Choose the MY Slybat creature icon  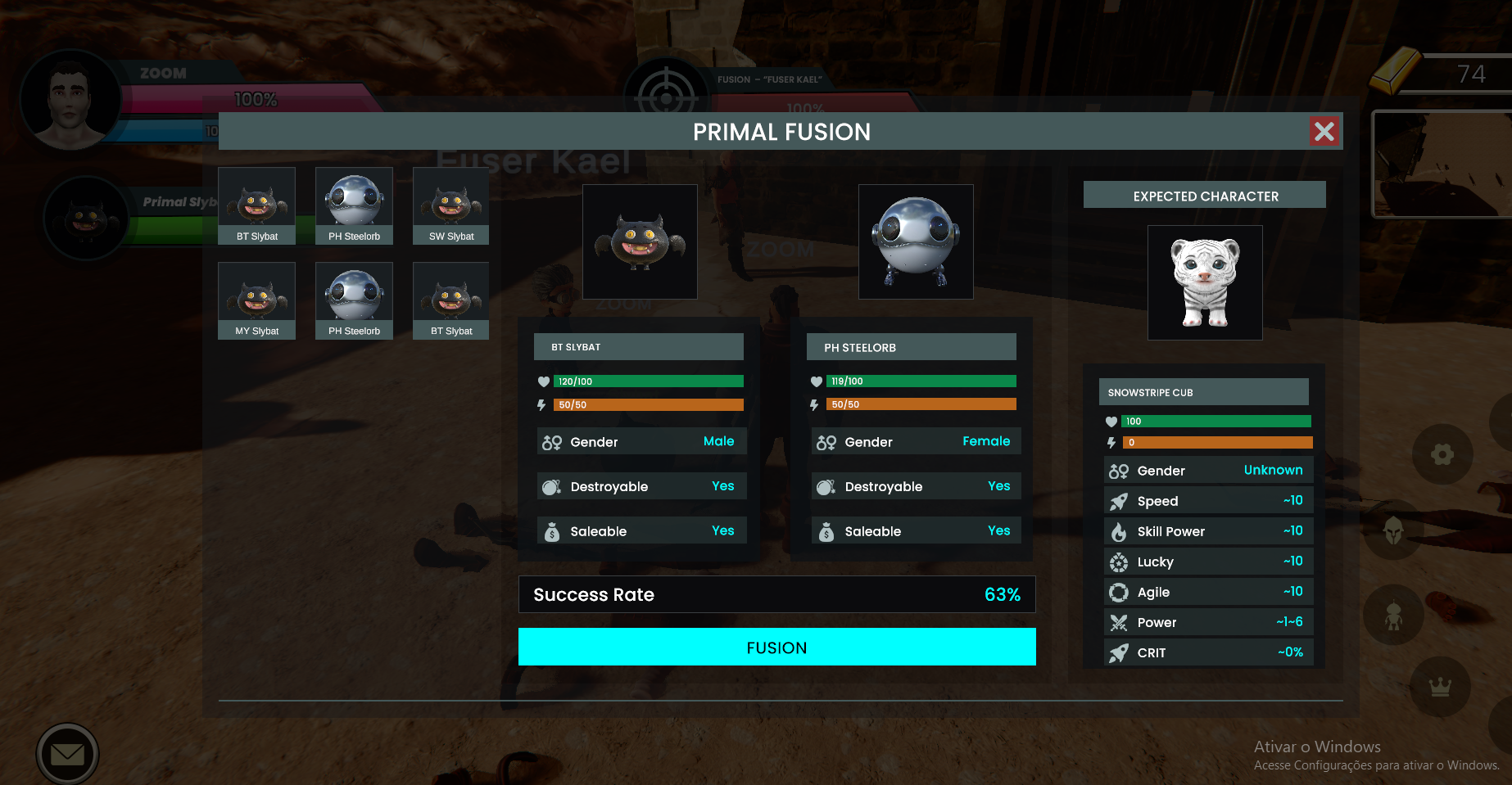pyautogui.click(x=256, y=300)
